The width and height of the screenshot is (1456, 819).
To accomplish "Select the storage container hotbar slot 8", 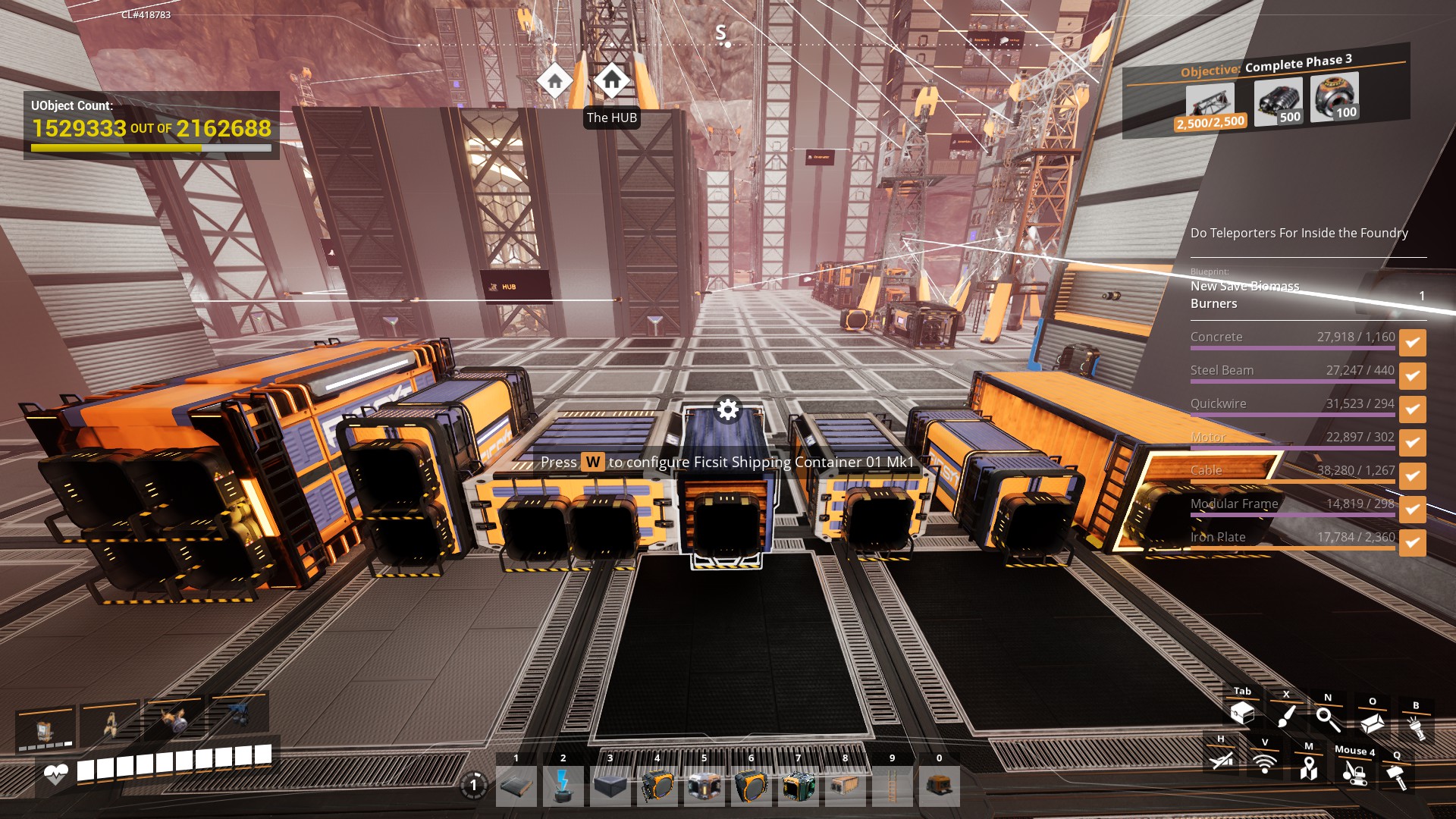I will pos(845,786).
